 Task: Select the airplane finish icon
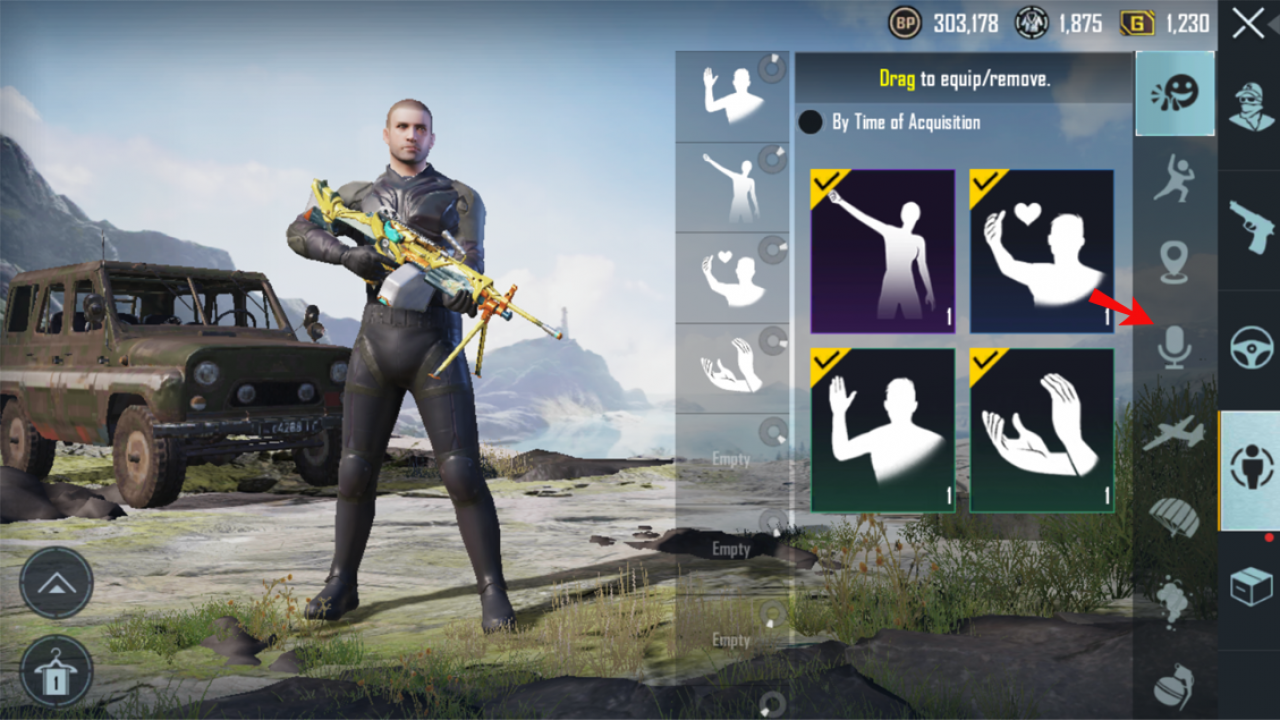(x=1176, y=432)
